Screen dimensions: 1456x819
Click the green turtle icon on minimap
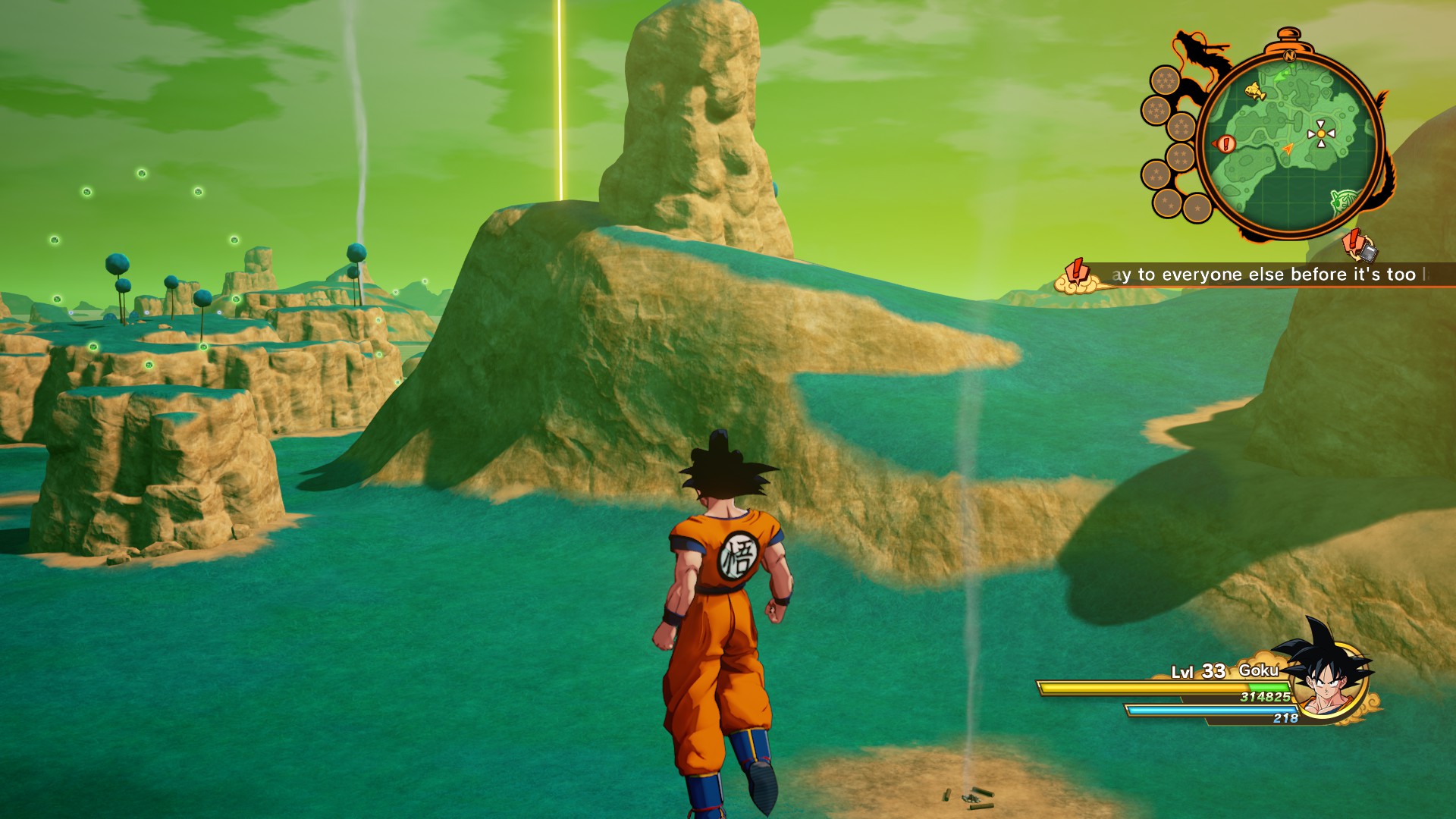pos(1342,201)
